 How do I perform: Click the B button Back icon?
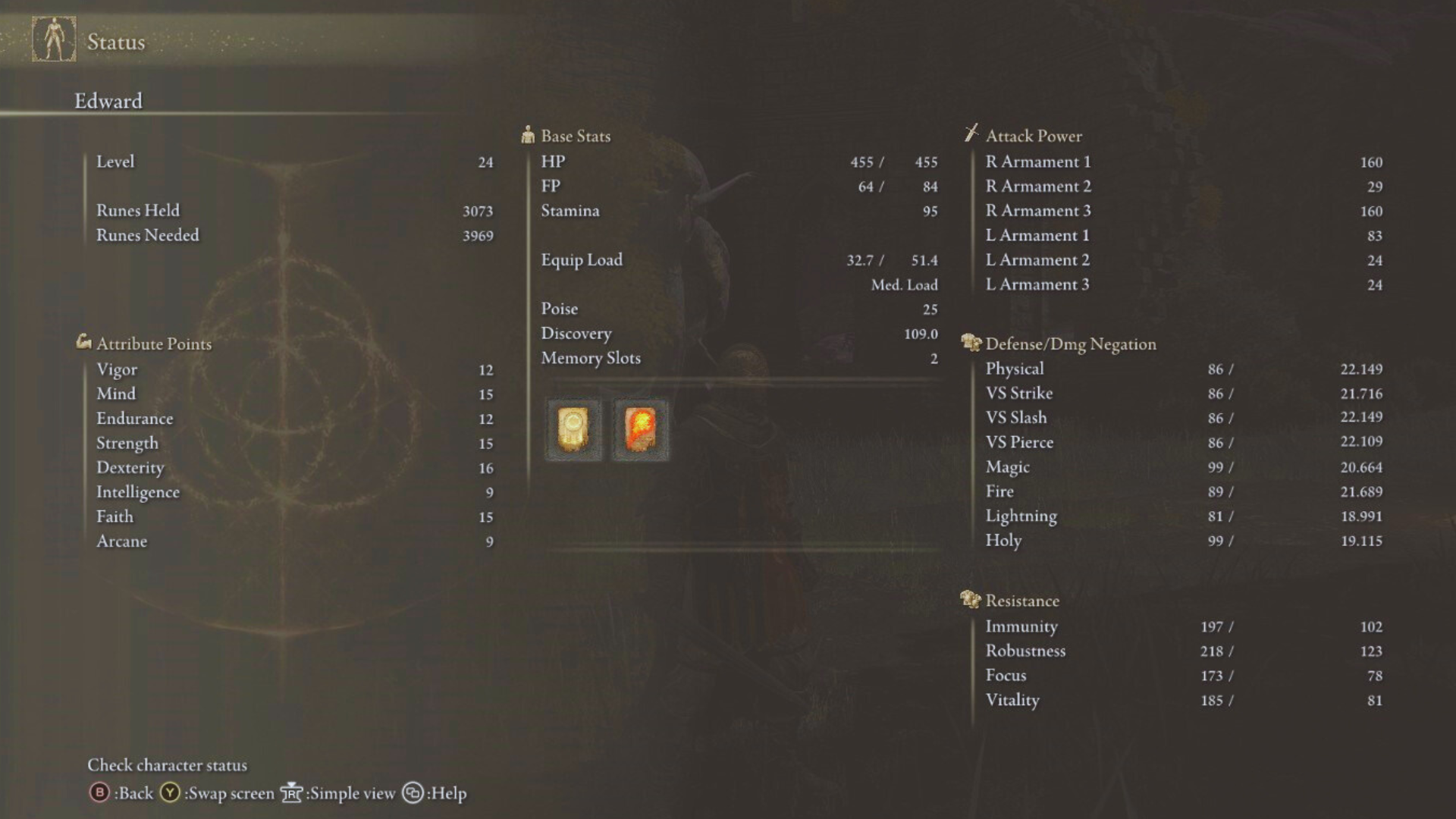99,793
